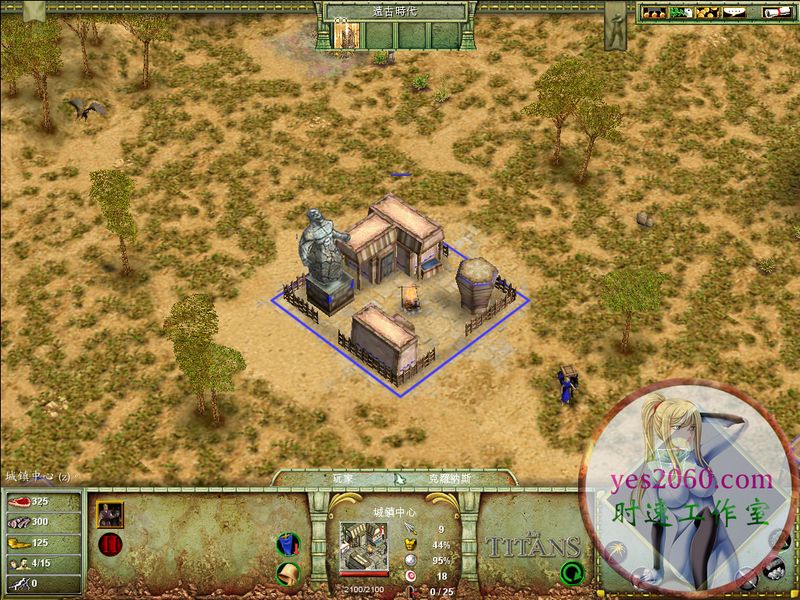Select the blue tunic upgrade icon

pos(289,546)
